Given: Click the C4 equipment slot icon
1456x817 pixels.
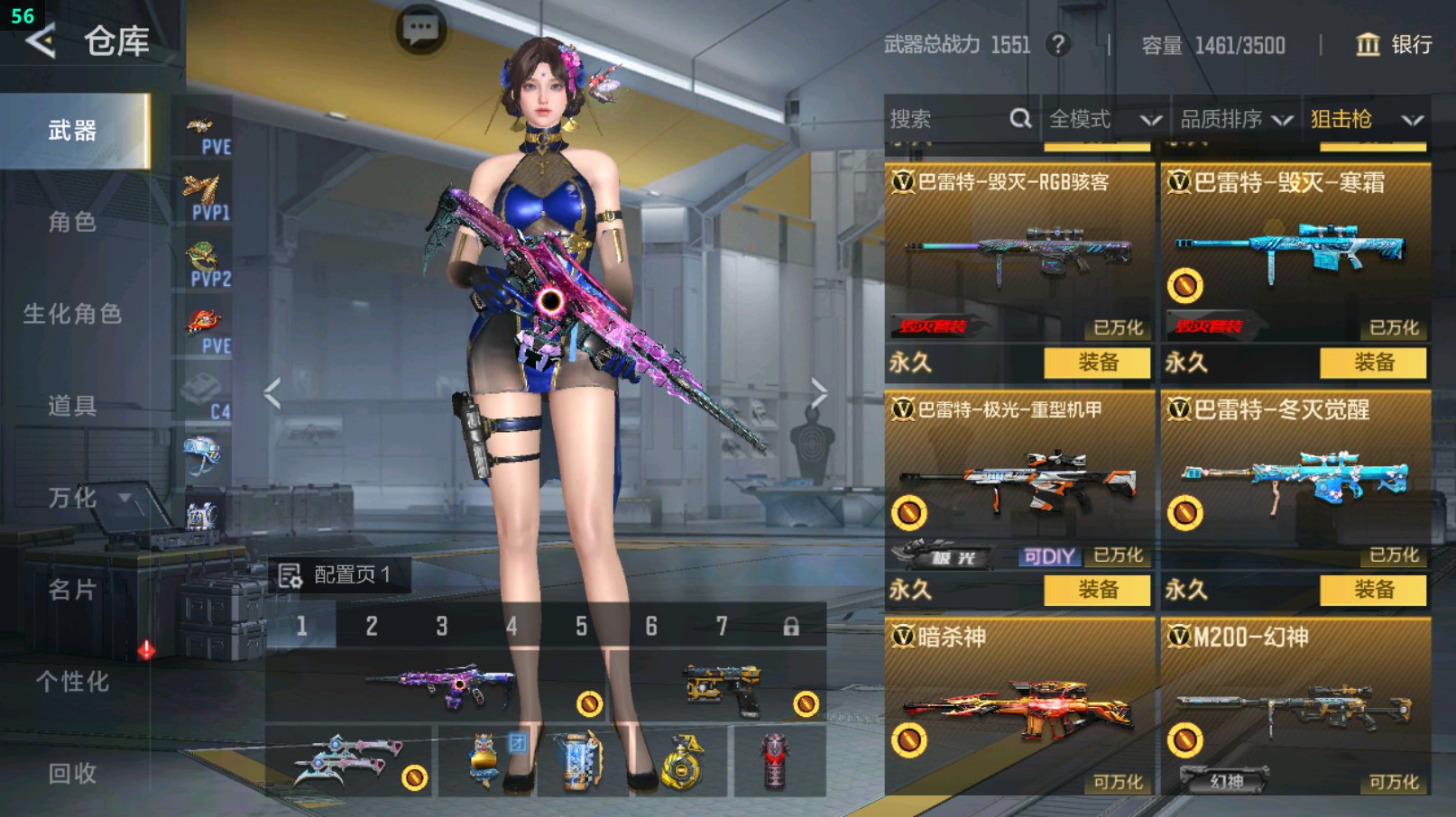Looking at the screenshot, I should click(206, 390).
